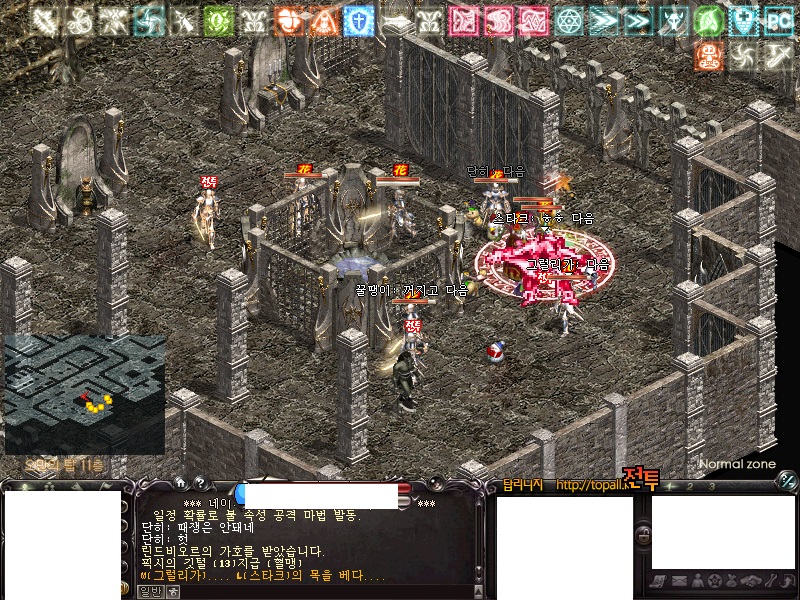Screen dimensions: 800x600
Task: Open the star emblem menu
Action: click(715, 581)
